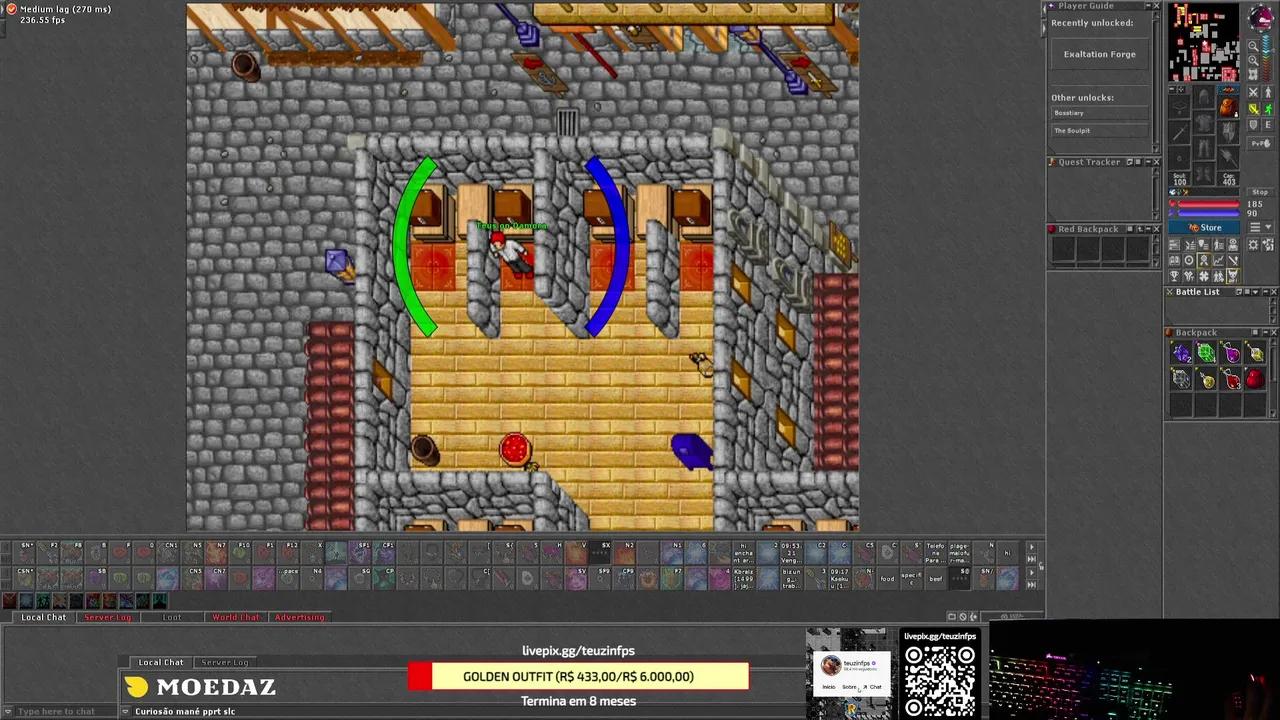The image size is (1280, 720).
Task: Minimize the Quest Tracker panel
Action: 1148,162
